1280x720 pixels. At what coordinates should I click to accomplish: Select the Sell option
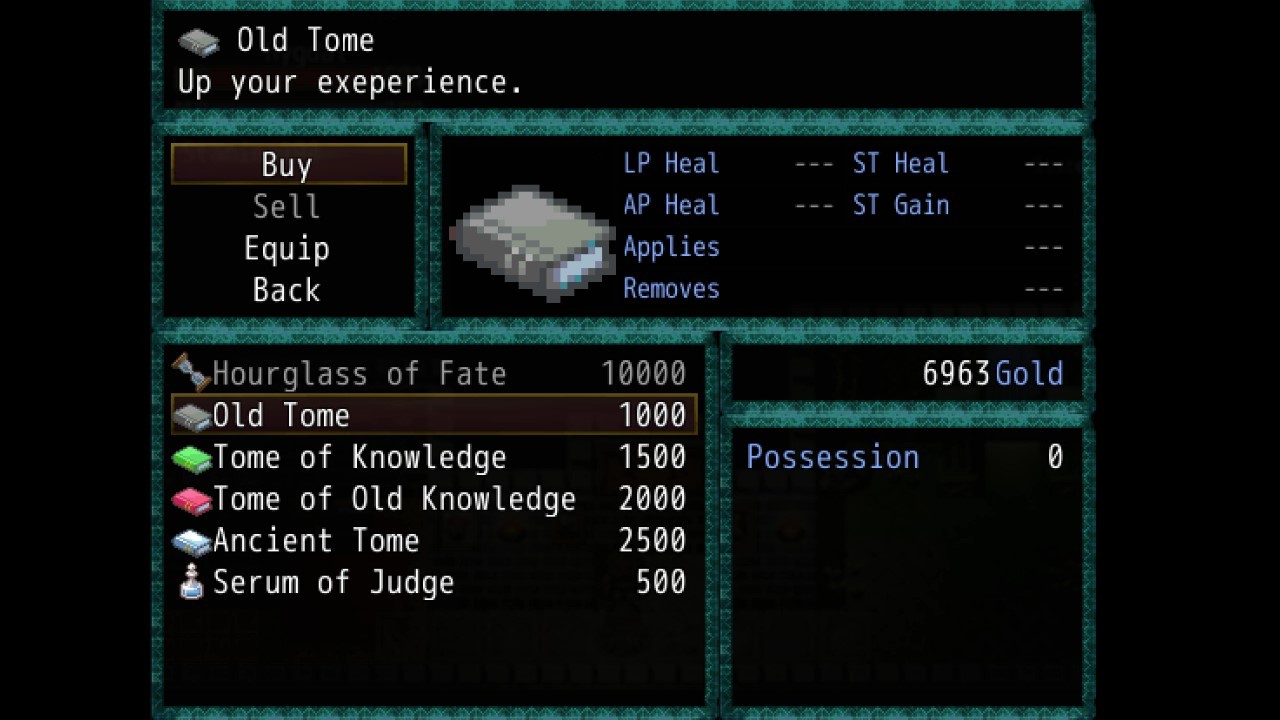[287, 206]
